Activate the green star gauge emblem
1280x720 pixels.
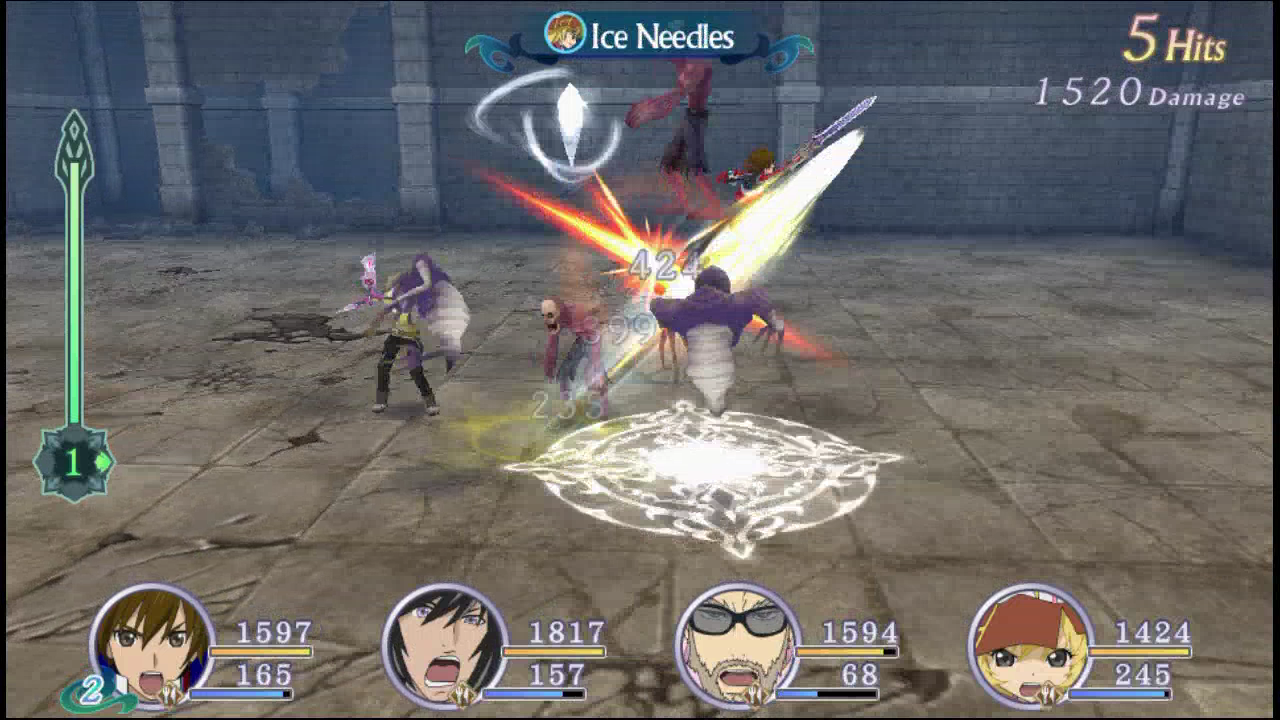(x=73, y=462)
